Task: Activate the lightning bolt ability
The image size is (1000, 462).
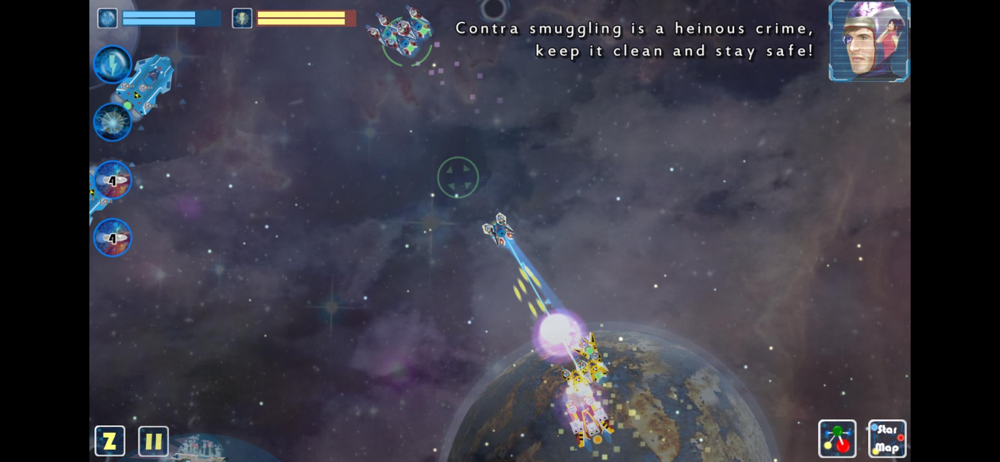Action: pos(112,65)
